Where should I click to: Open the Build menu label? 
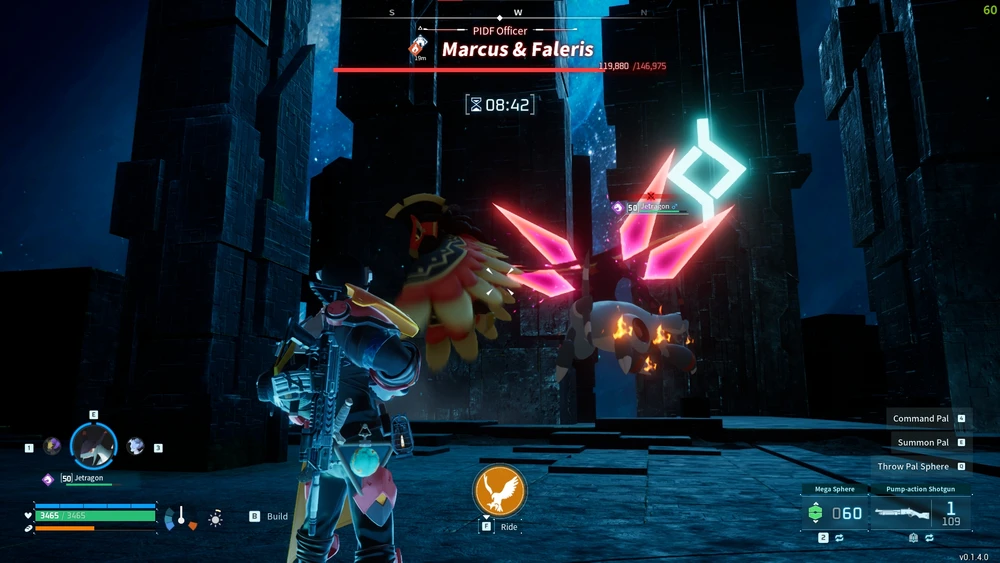pos(277,517)
